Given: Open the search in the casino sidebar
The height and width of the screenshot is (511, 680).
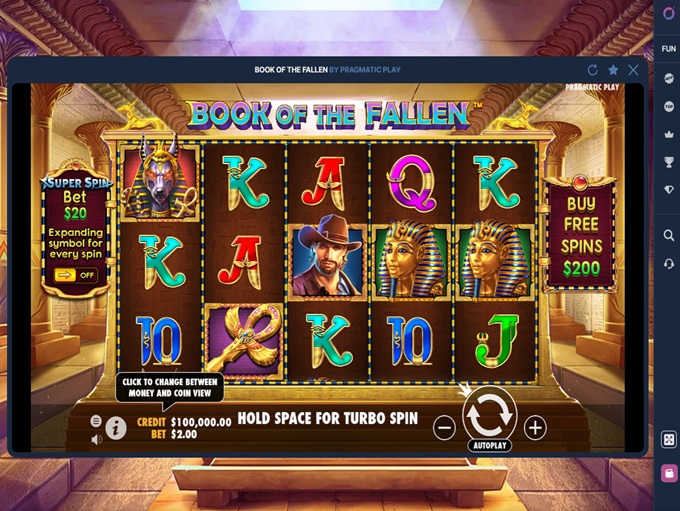Looking at the screenshot, I should [x=668, y=235].
